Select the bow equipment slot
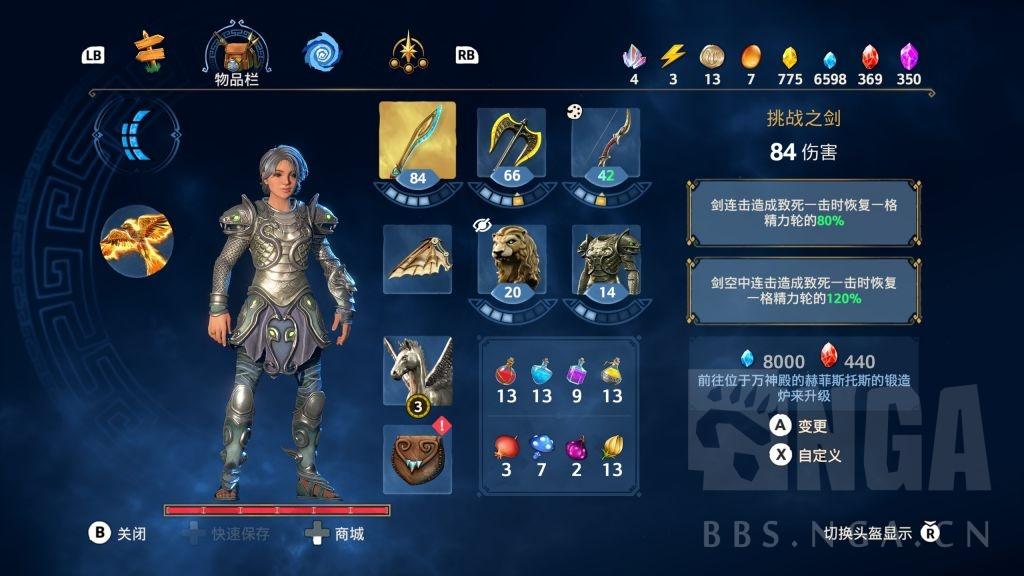Viewport: 1024px width, 576px height. [606, 142]
